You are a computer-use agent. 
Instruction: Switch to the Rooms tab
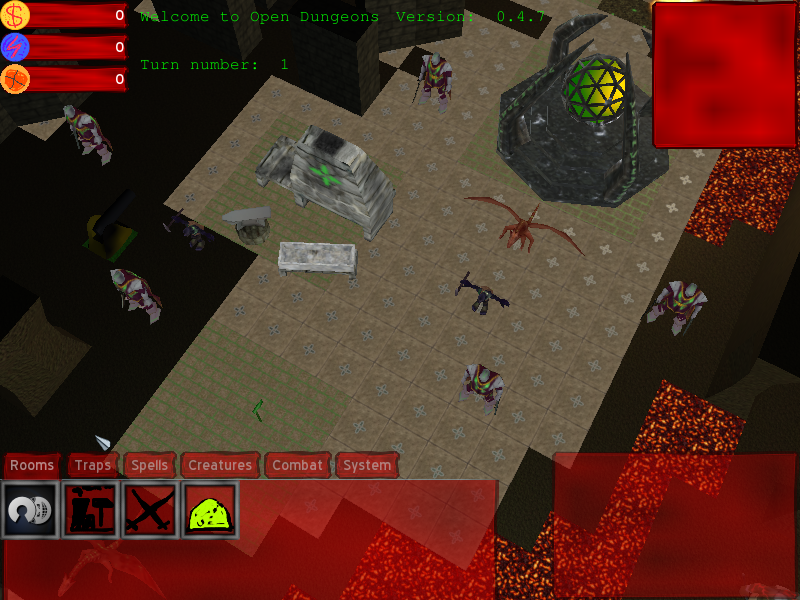pos(32,465)
